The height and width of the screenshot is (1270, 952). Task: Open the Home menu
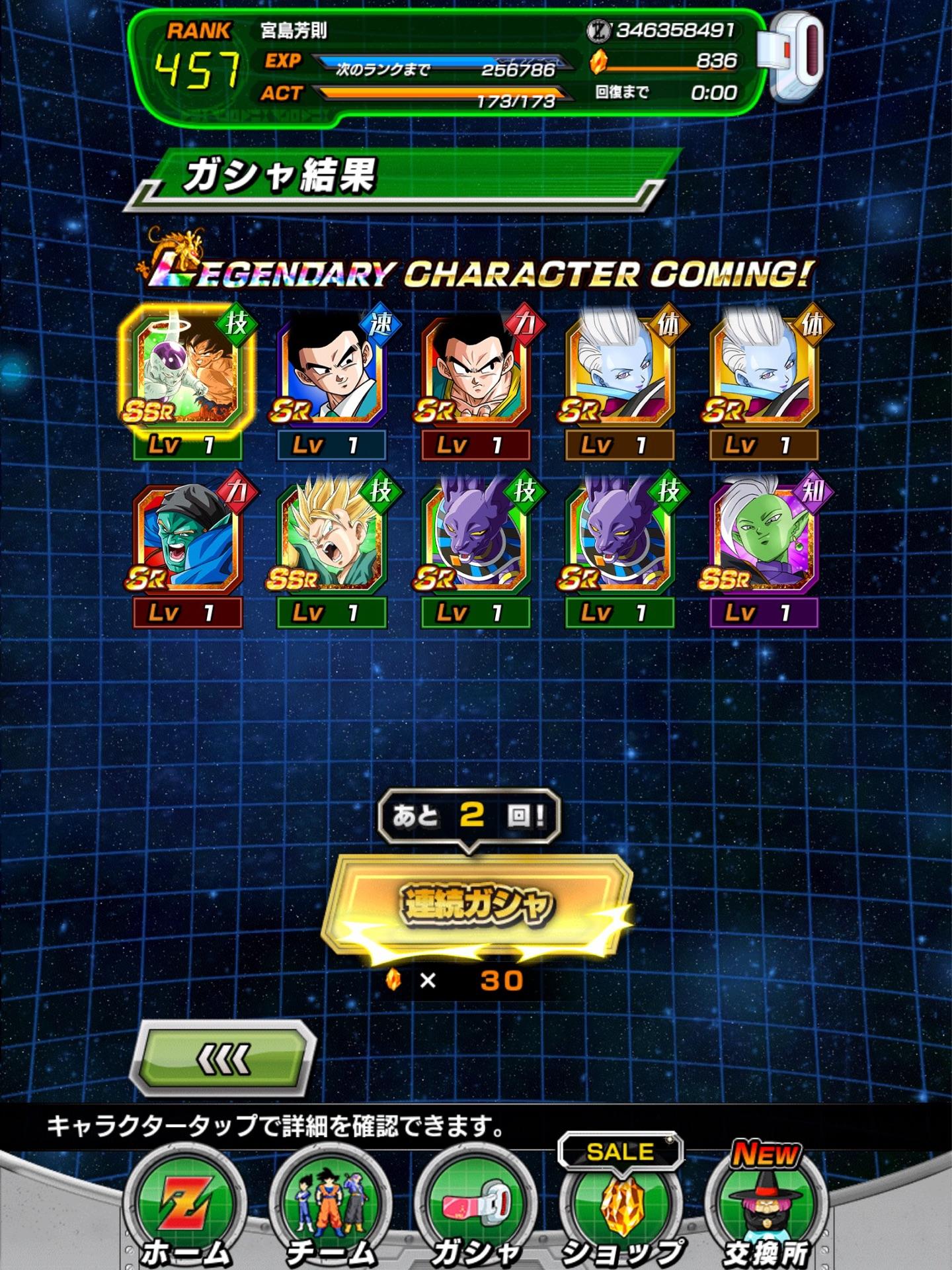click(186, 1209)
